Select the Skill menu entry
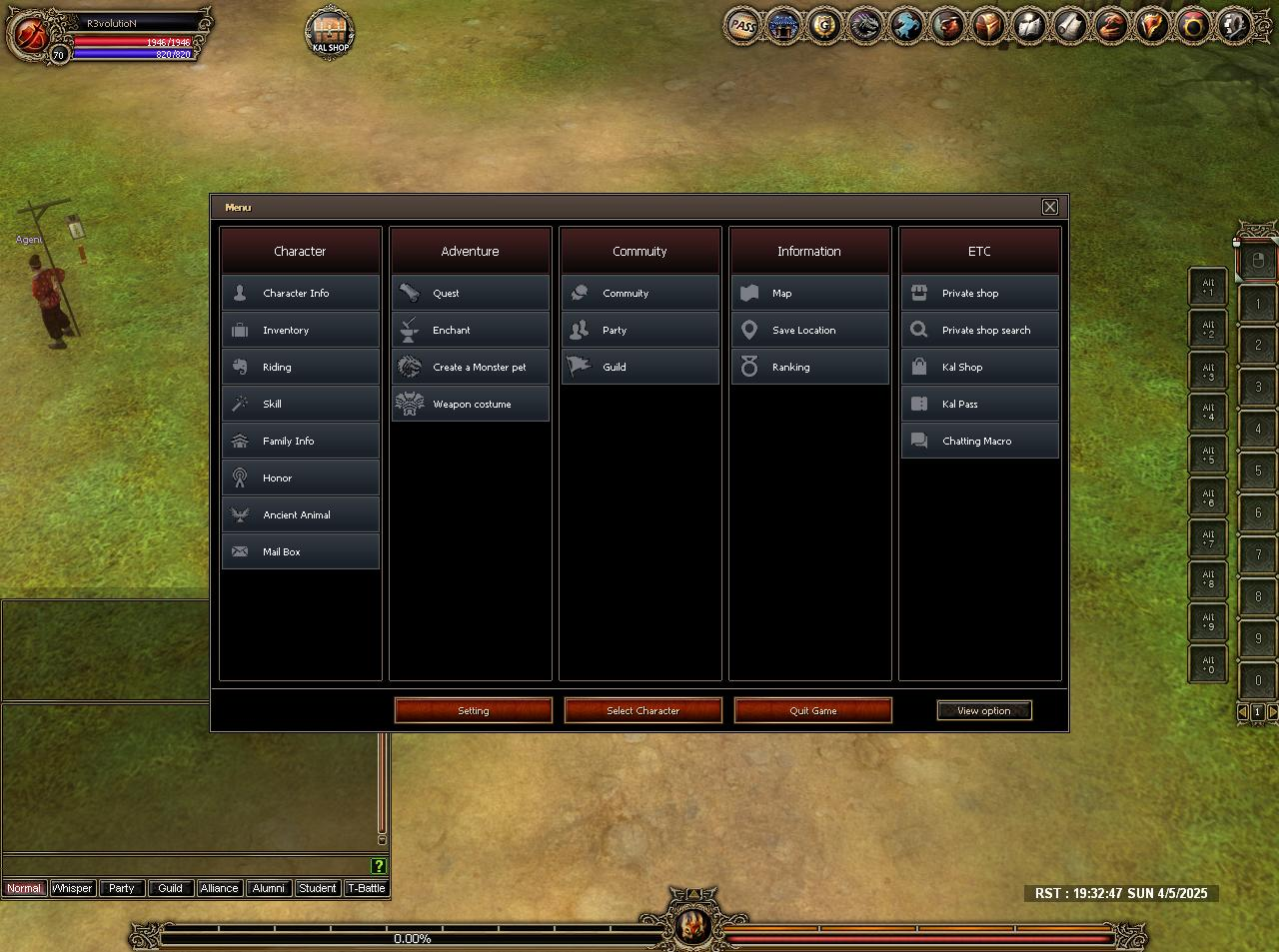Screen dimensions: 1279x952 [300, 404]
